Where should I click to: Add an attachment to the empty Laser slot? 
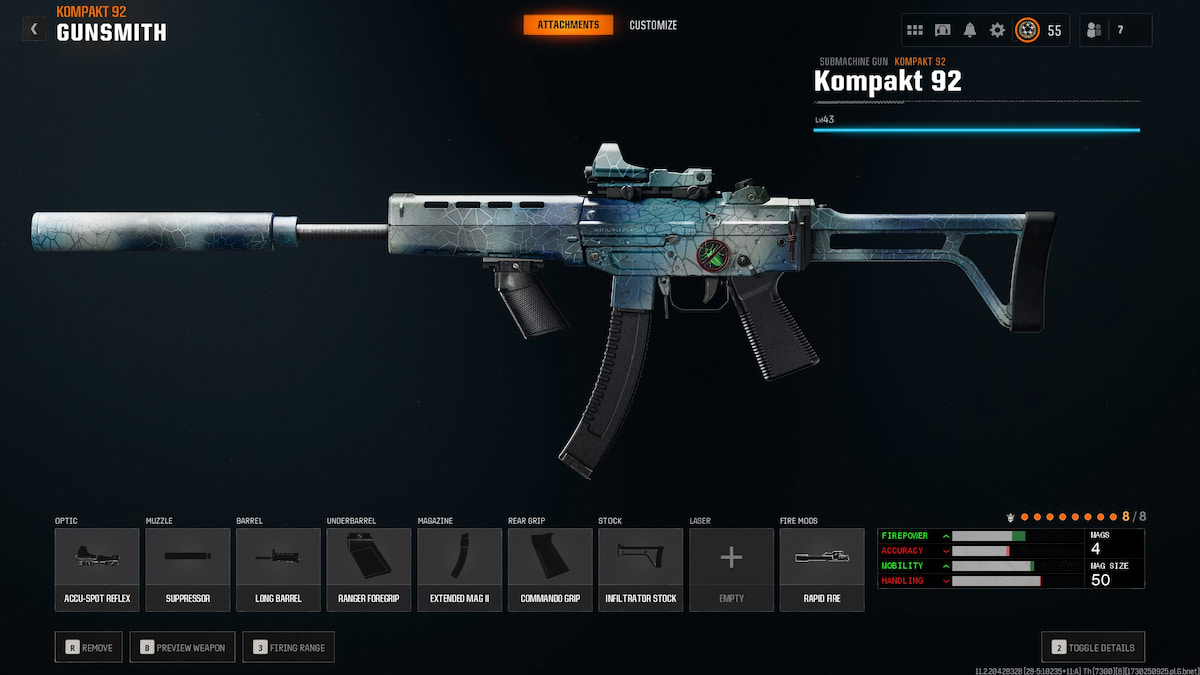[731, 569]
